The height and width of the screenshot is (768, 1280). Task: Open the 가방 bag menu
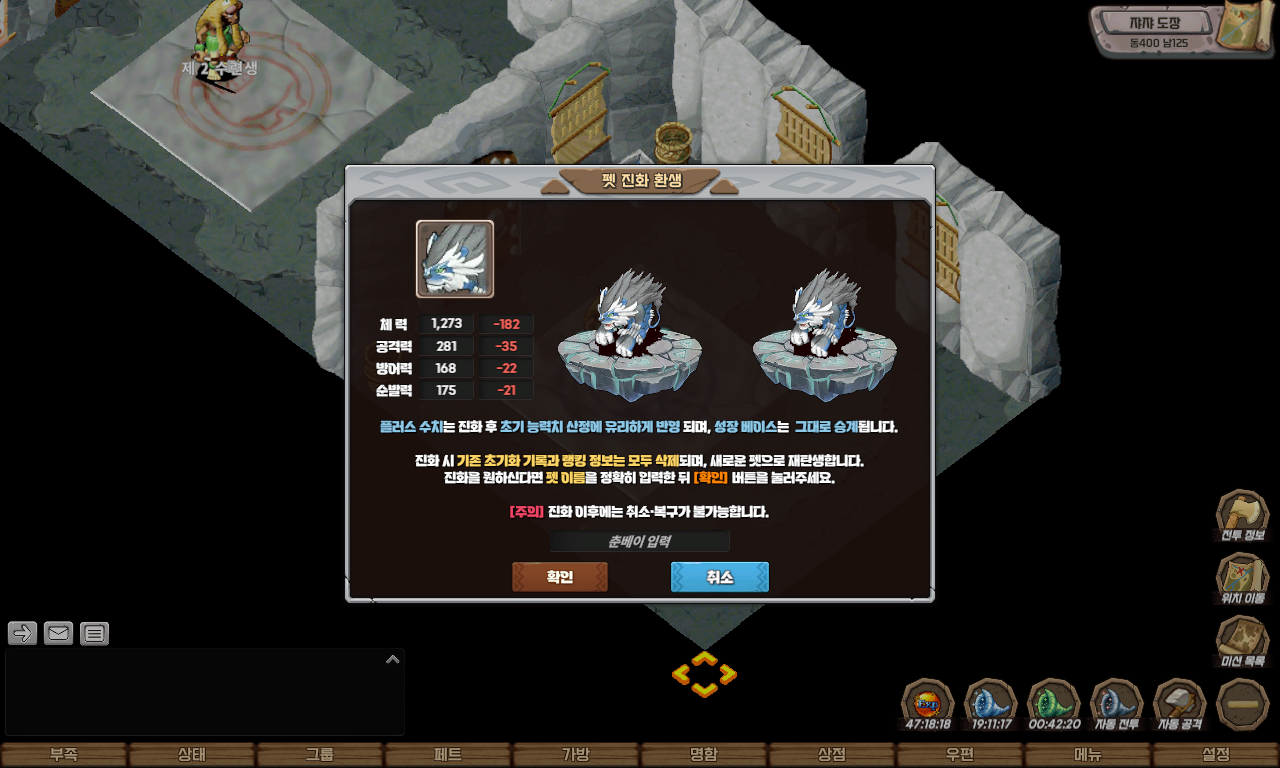[x=576, y=755]
